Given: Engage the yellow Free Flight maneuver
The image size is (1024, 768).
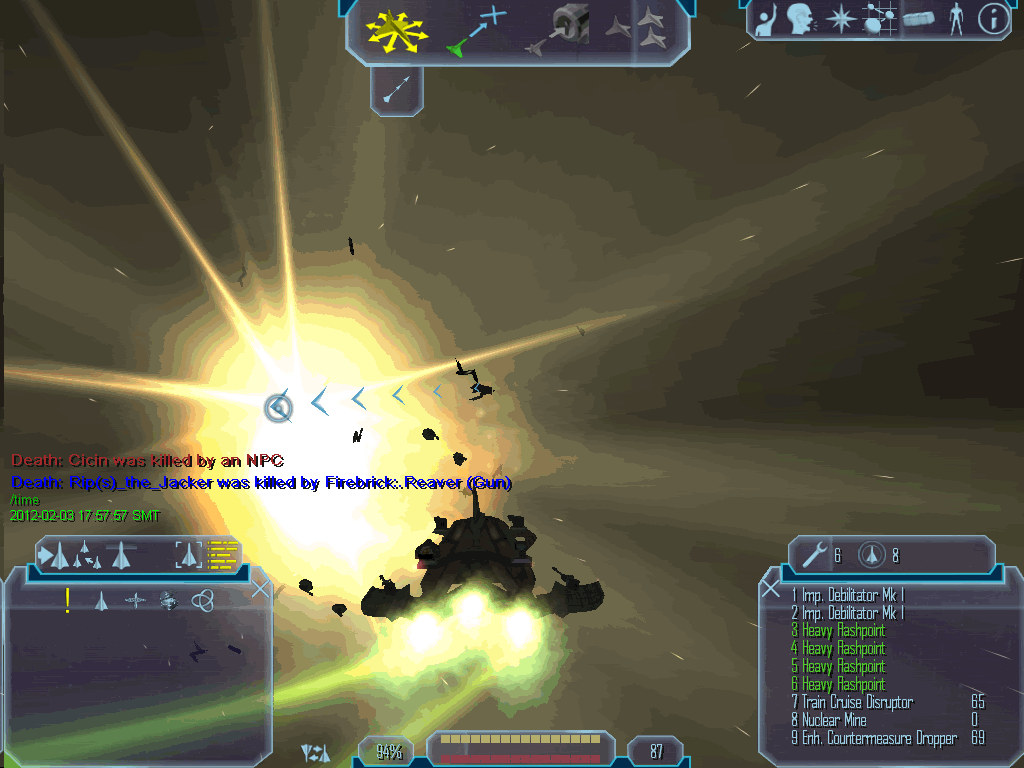Looking at the screenshot, I should pos(396,30).
